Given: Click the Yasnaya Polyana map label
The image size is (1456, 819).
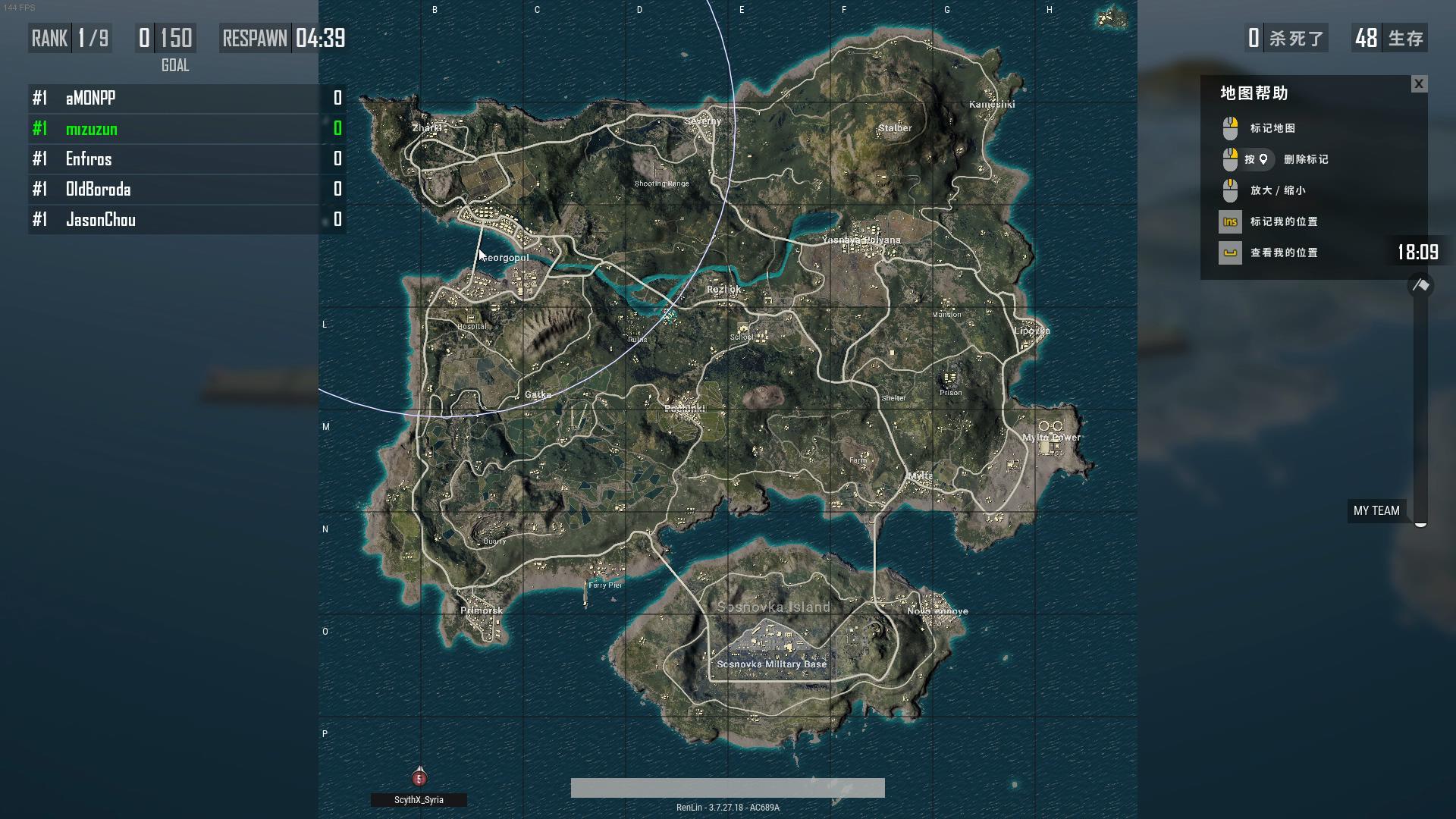Looking at the screenshot, I should click(x=861, y=240).
